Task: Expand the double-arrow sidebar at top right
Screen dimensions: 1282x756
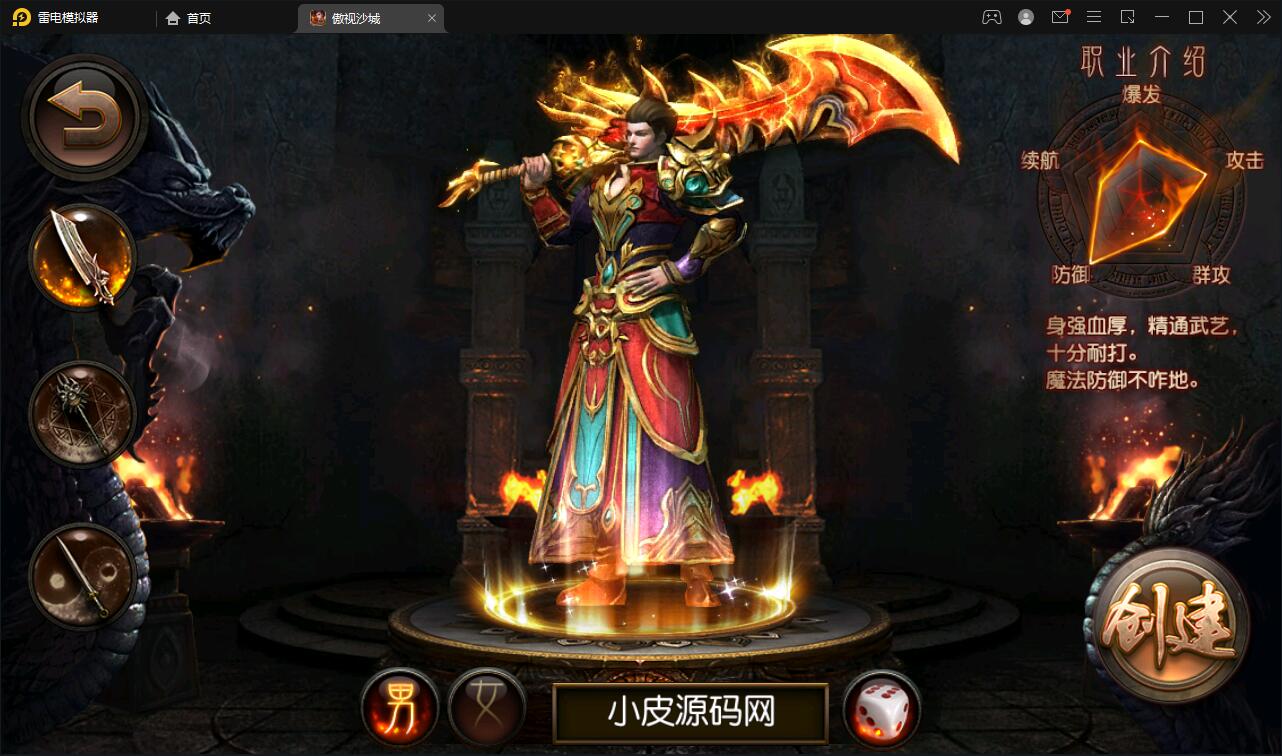Action: click(x=1262, y=17)
